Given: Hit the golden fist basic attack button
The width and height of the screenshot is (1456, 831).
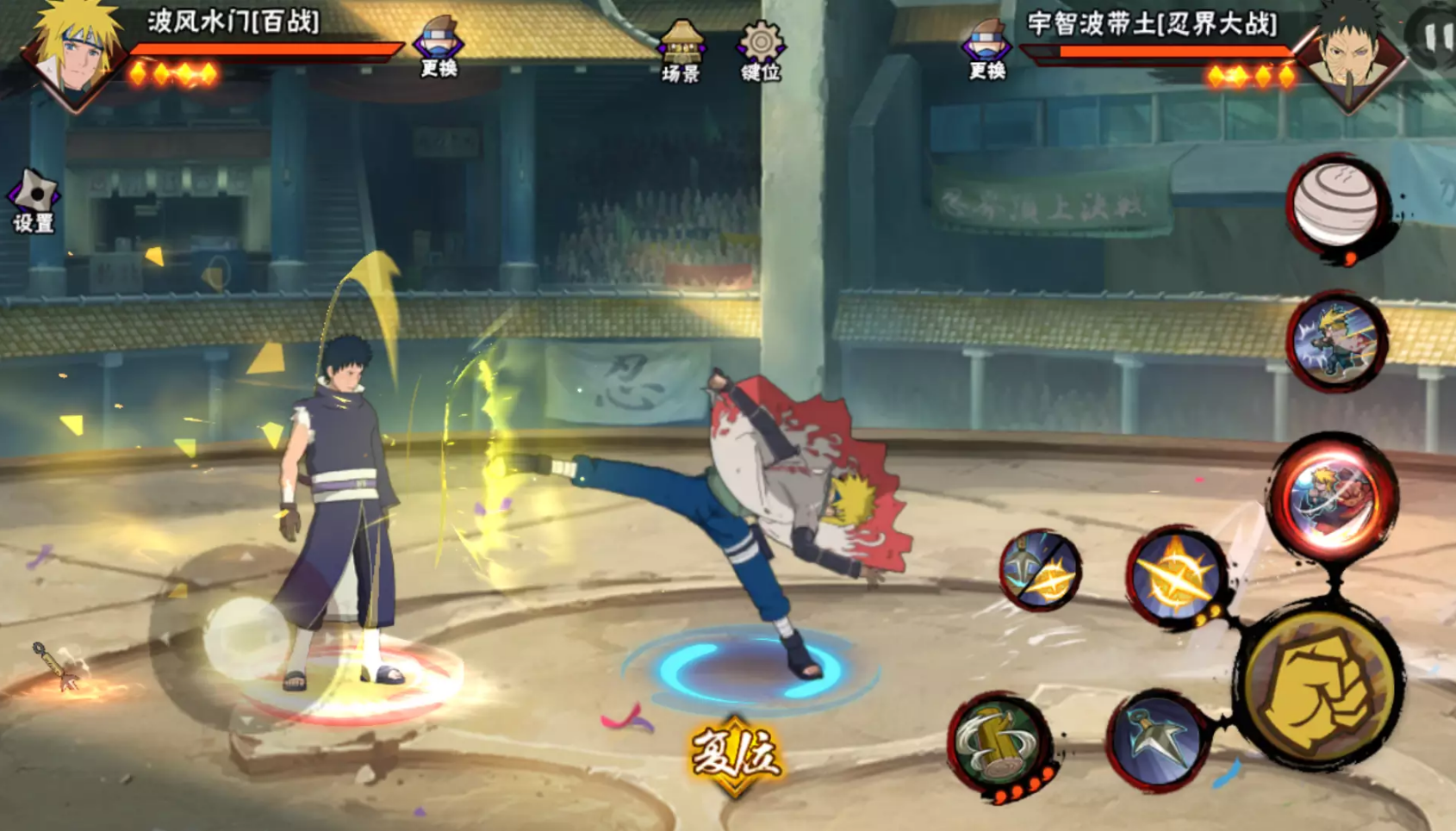Looking at the screenshot, I should [x=1318, y=688].
